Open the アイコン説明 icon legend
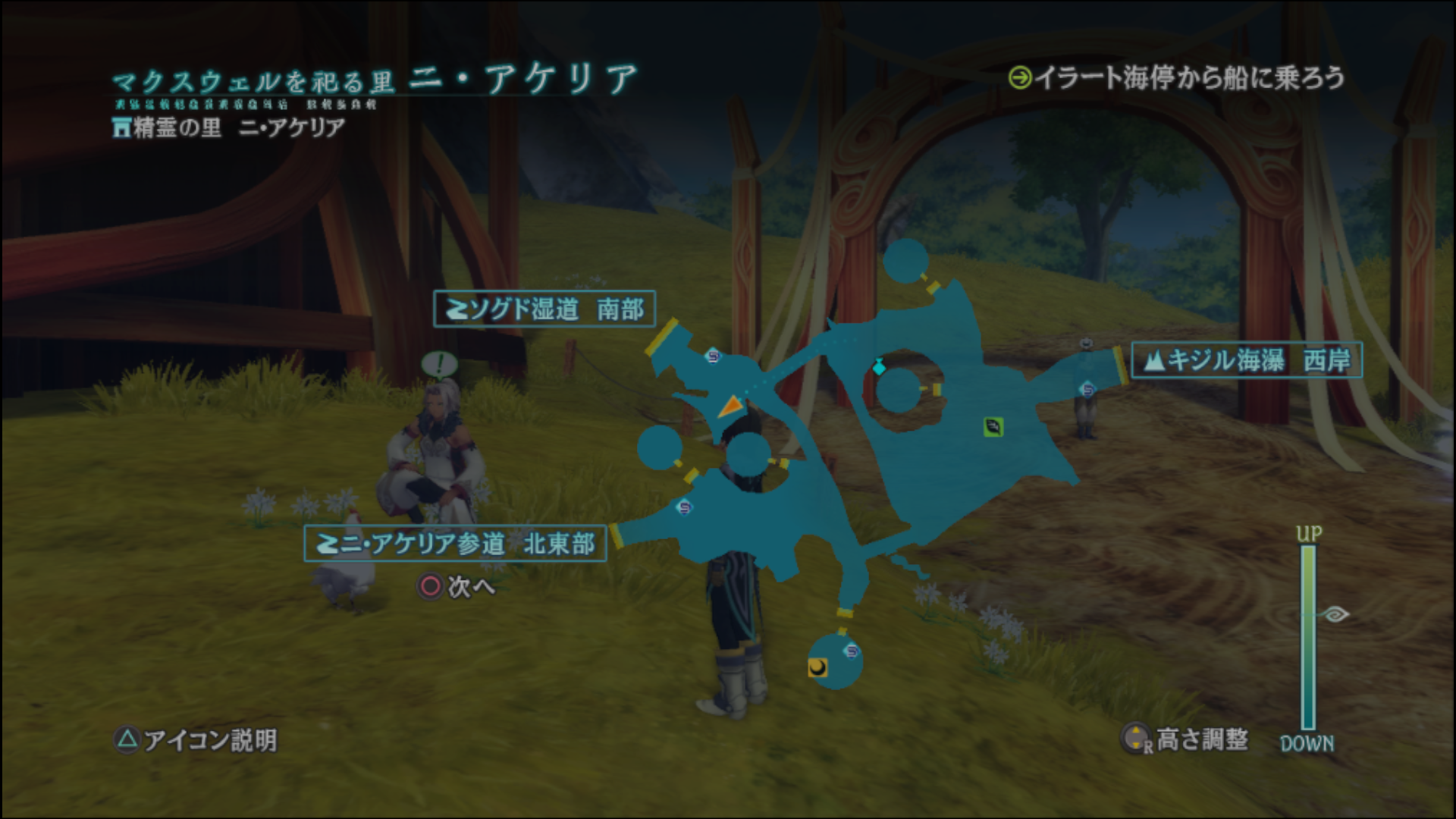 [x=196, y=739]
